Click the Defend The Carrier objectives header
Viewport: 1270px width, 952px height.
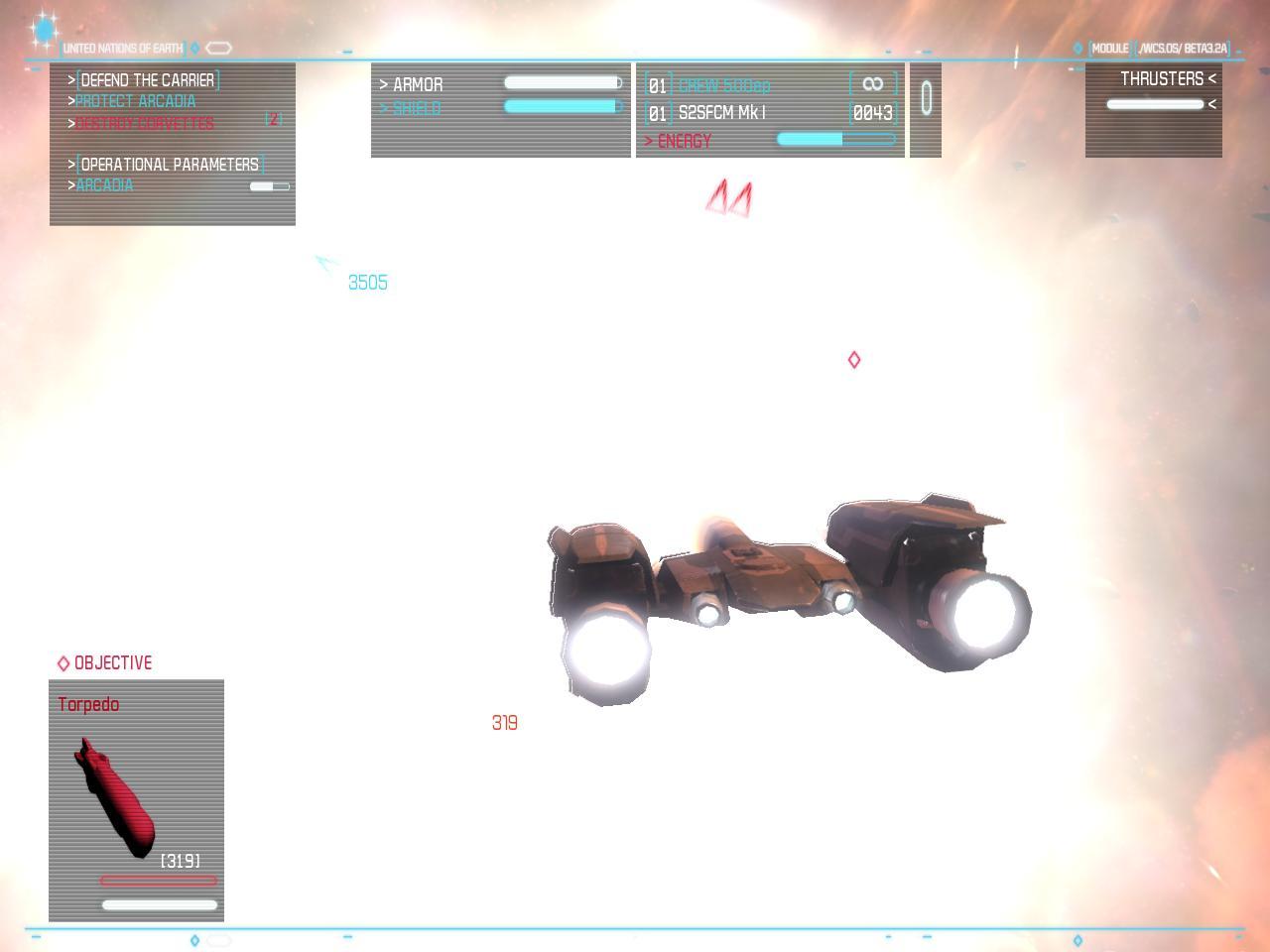click(147, 79)
